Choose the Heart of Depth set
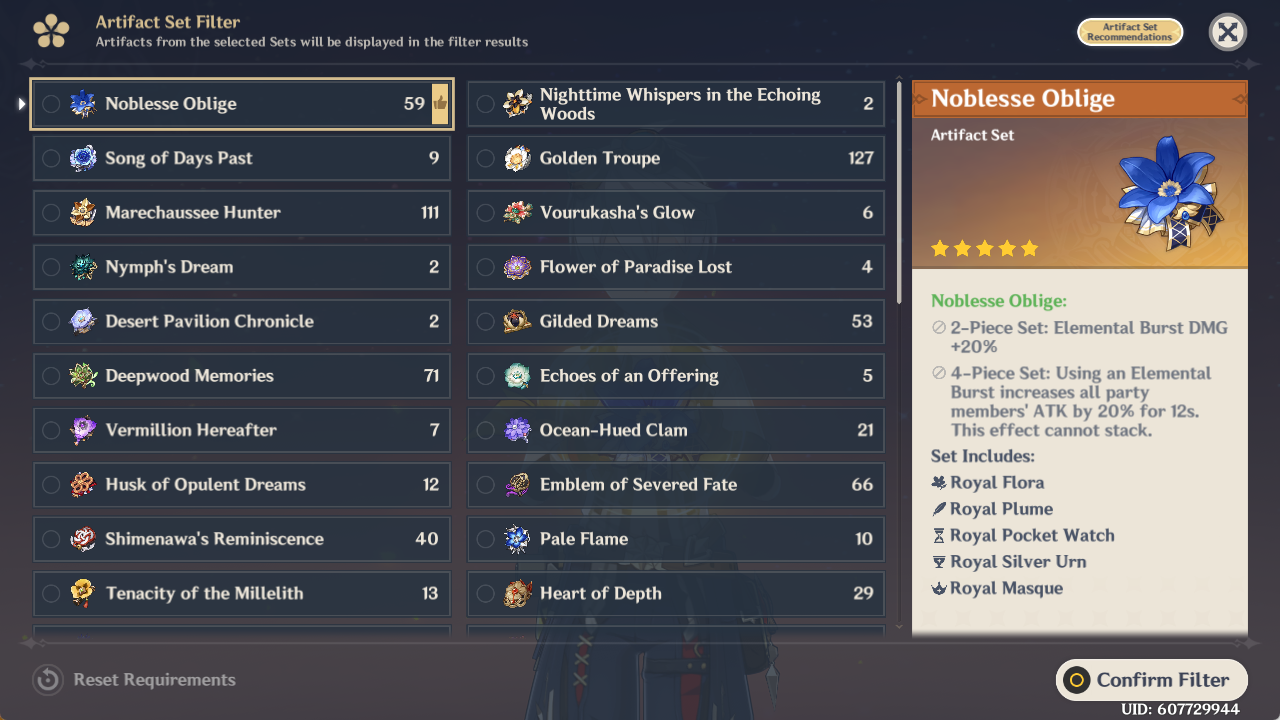The image size is (1280, 720). (x=676, y=593)
